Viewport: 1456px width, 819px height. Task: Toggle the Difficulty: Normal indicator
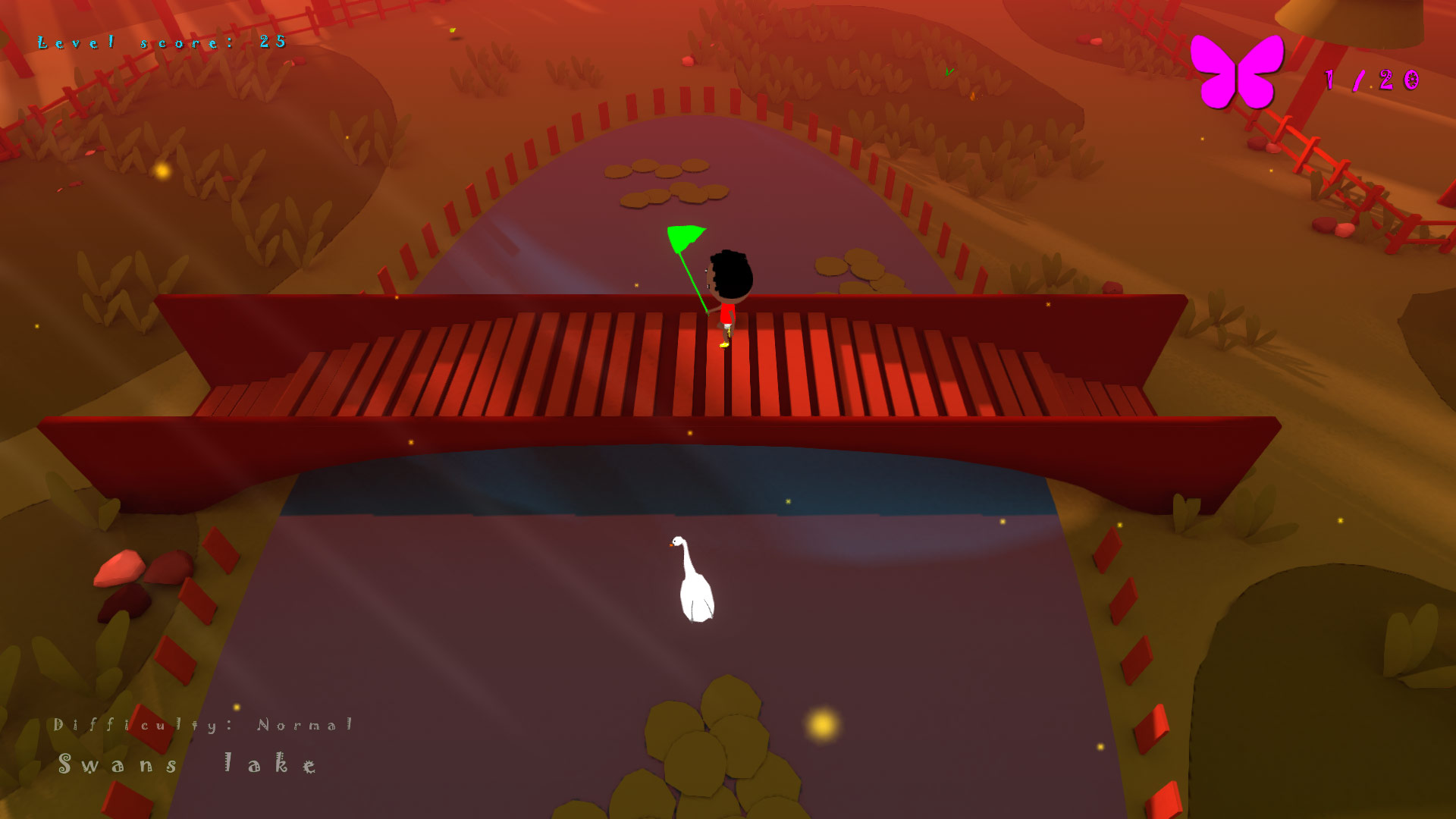tap(205, 726)
